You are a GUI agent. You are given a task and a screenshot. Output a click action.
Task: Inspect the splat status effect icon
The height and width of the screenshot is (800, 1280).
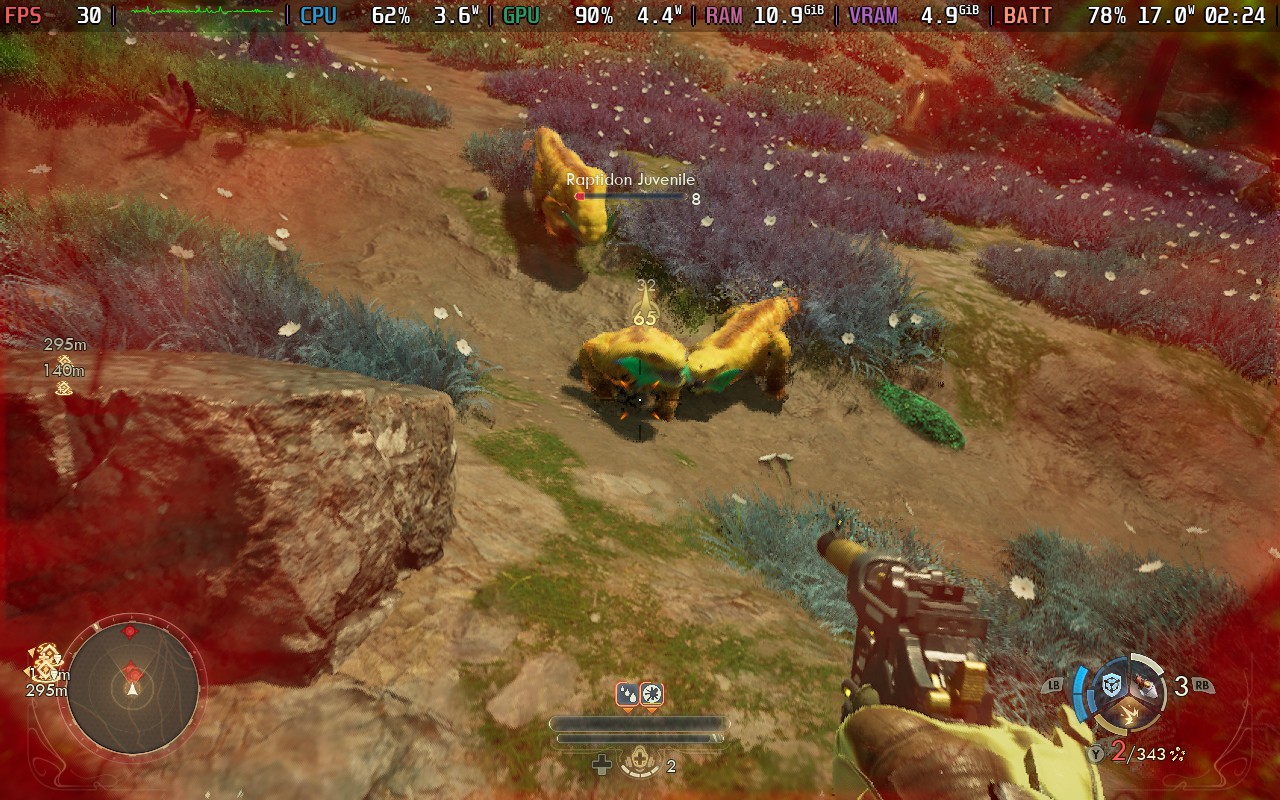tap(651, 694)
